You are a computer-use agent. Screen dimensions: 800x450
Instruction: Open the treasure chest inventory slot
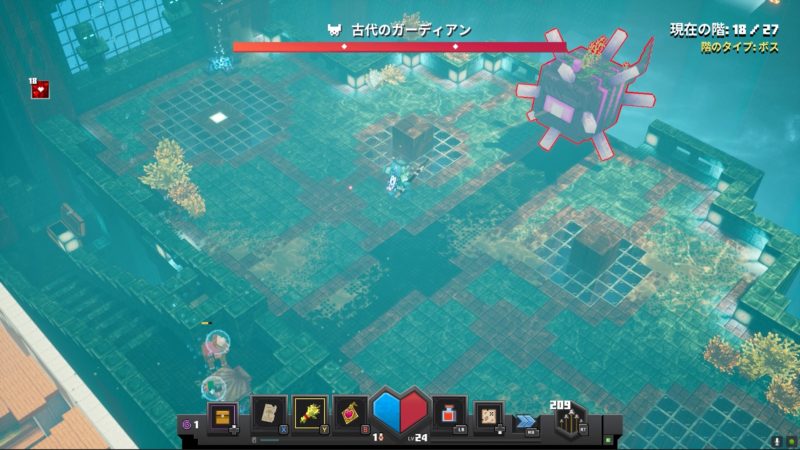pos(222,414)
